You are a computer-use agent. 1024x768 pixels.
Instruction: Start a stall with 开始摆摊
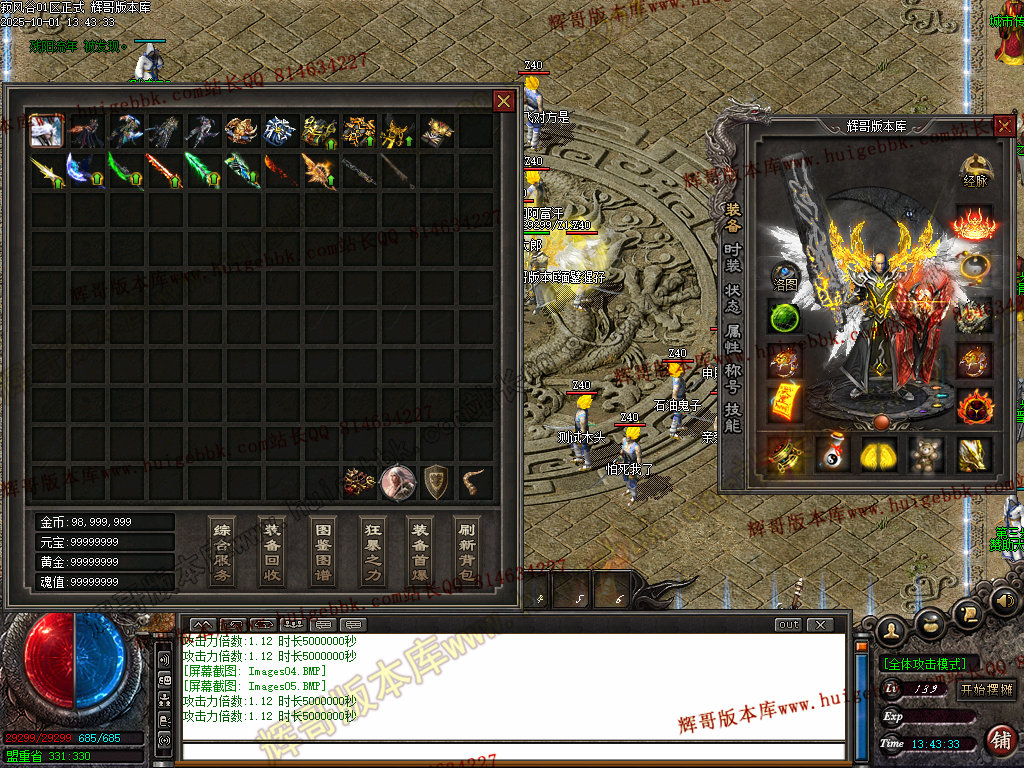coord(986,689)
